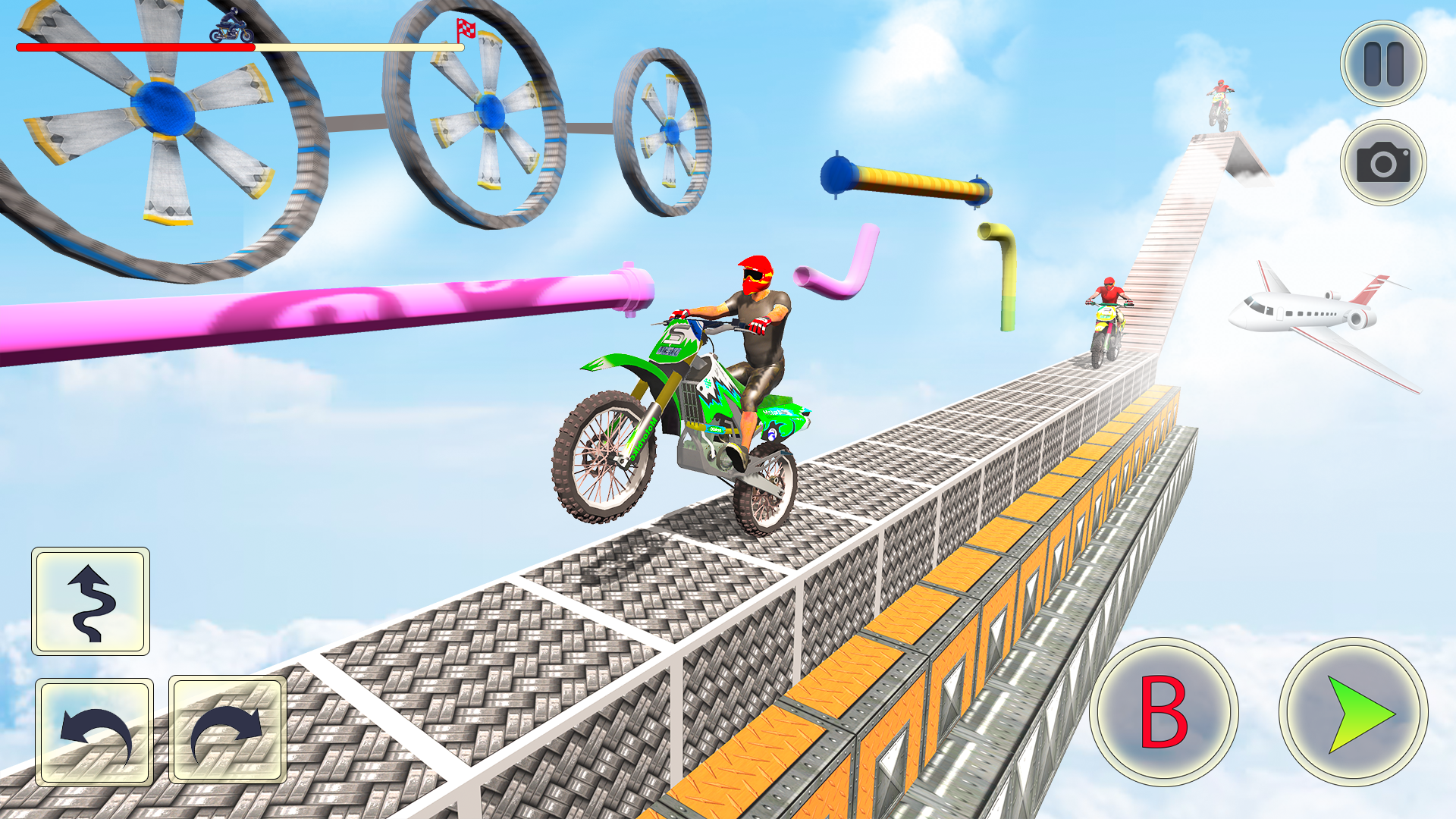Click the checkered finish flag on progress bar
The width and height of the screenshot is (1456, 819).
pyautogui.click(x=464, y=32)
